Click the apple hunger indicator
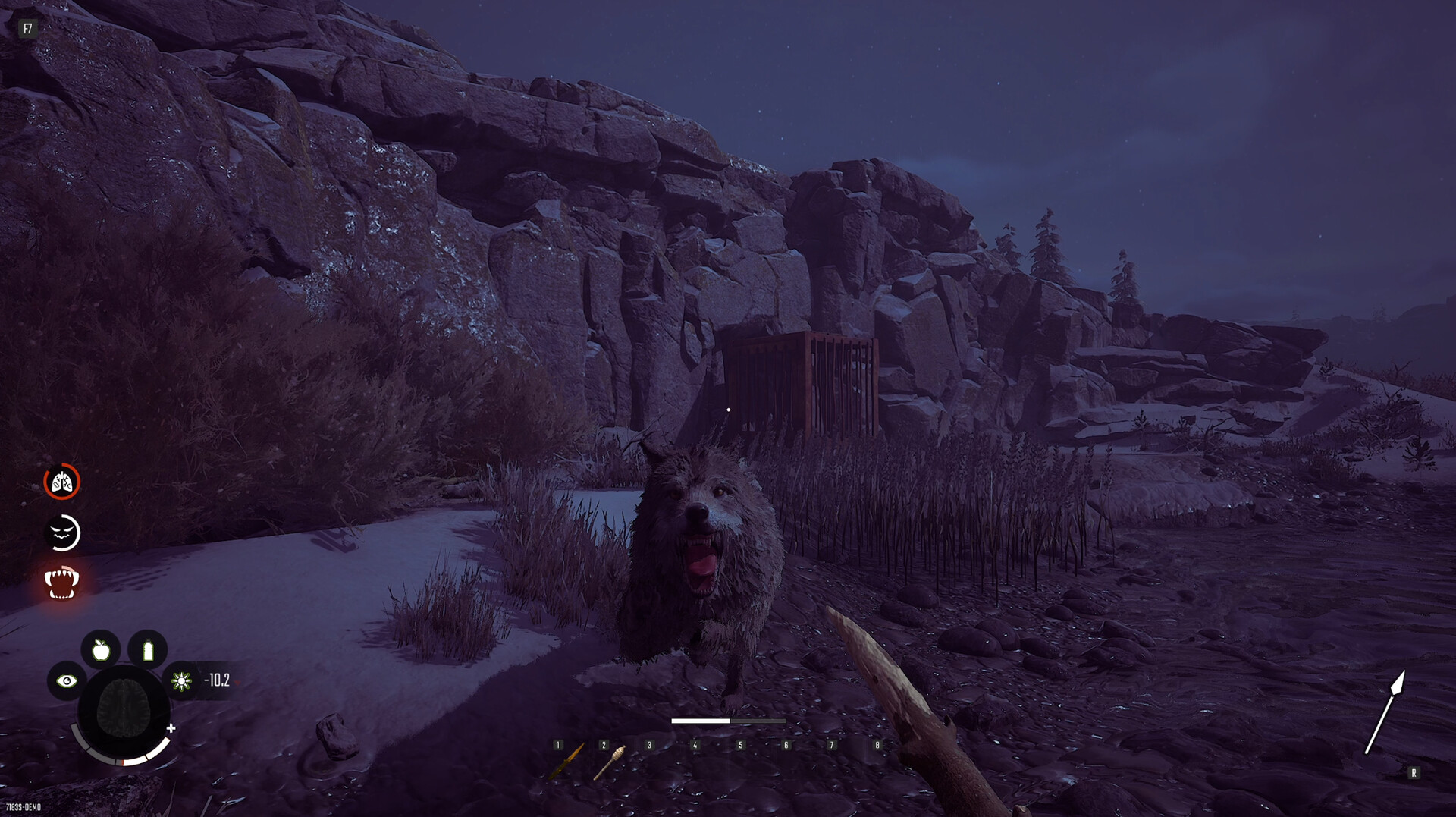 point(100,649)
